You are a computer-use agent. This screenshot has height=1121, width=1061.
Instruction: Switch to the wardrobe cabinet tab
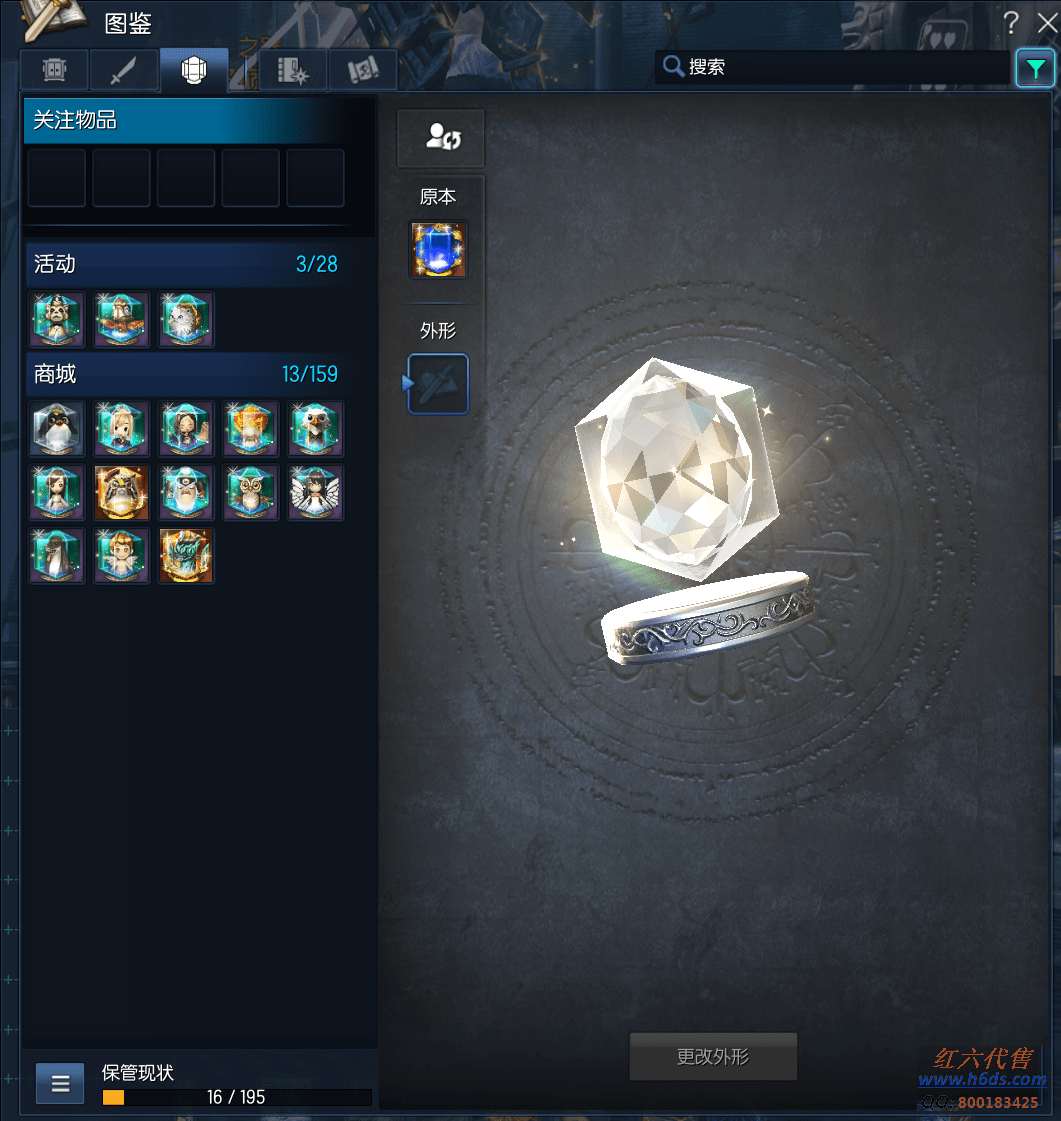(x=54, y=71)
